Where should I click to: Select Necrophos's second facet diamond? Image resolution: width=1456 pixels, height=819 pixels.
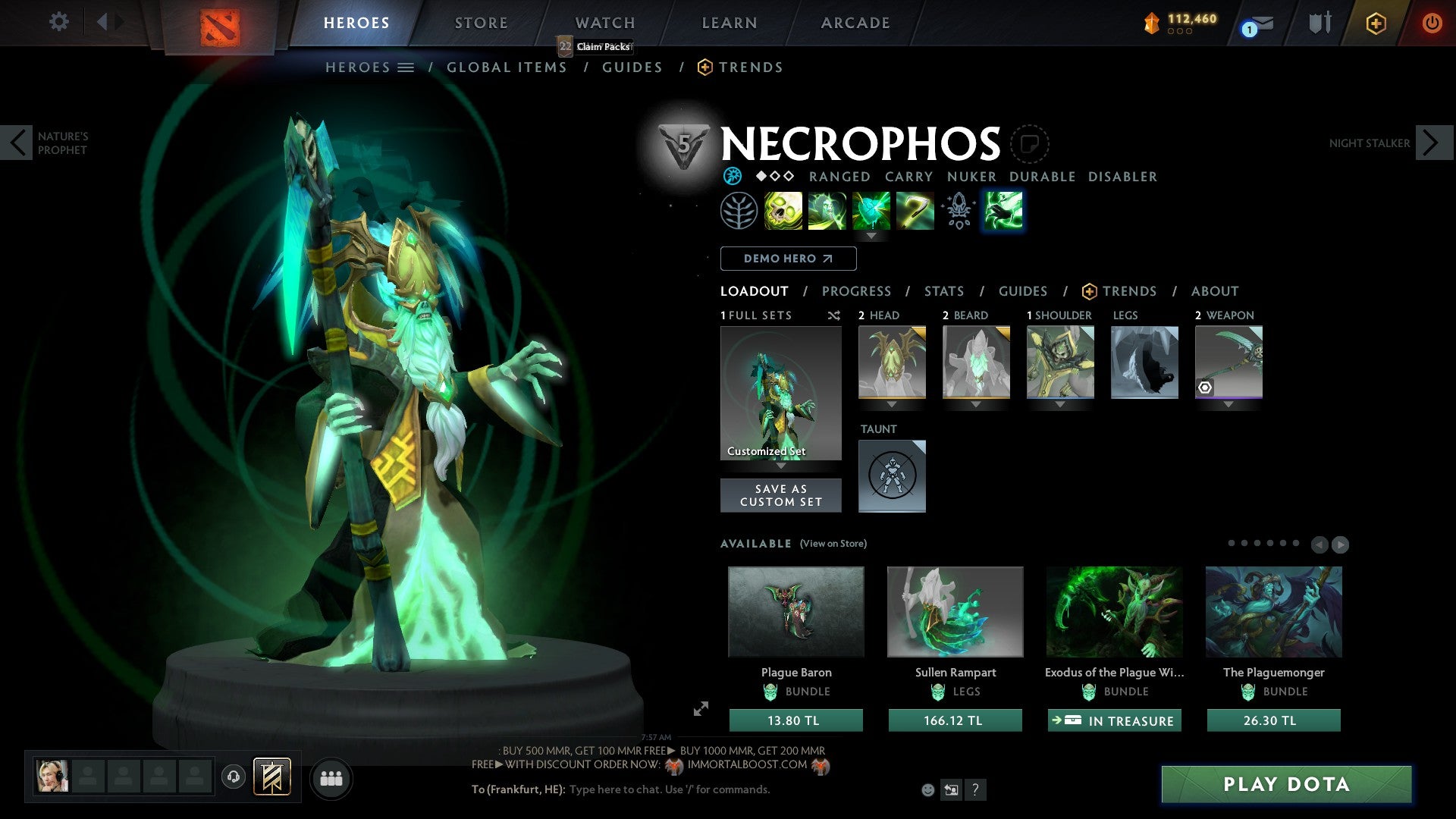tap(774, 177)
